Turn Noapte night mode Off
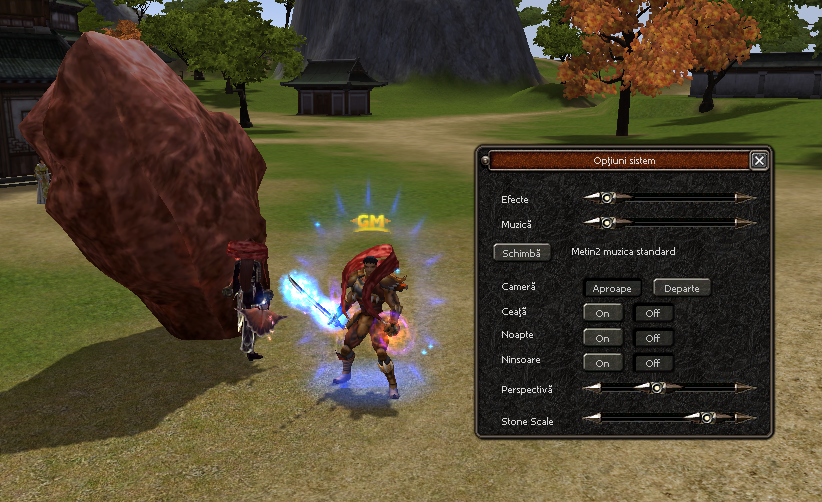The image size is (822, 502). [x=653, y=338]
